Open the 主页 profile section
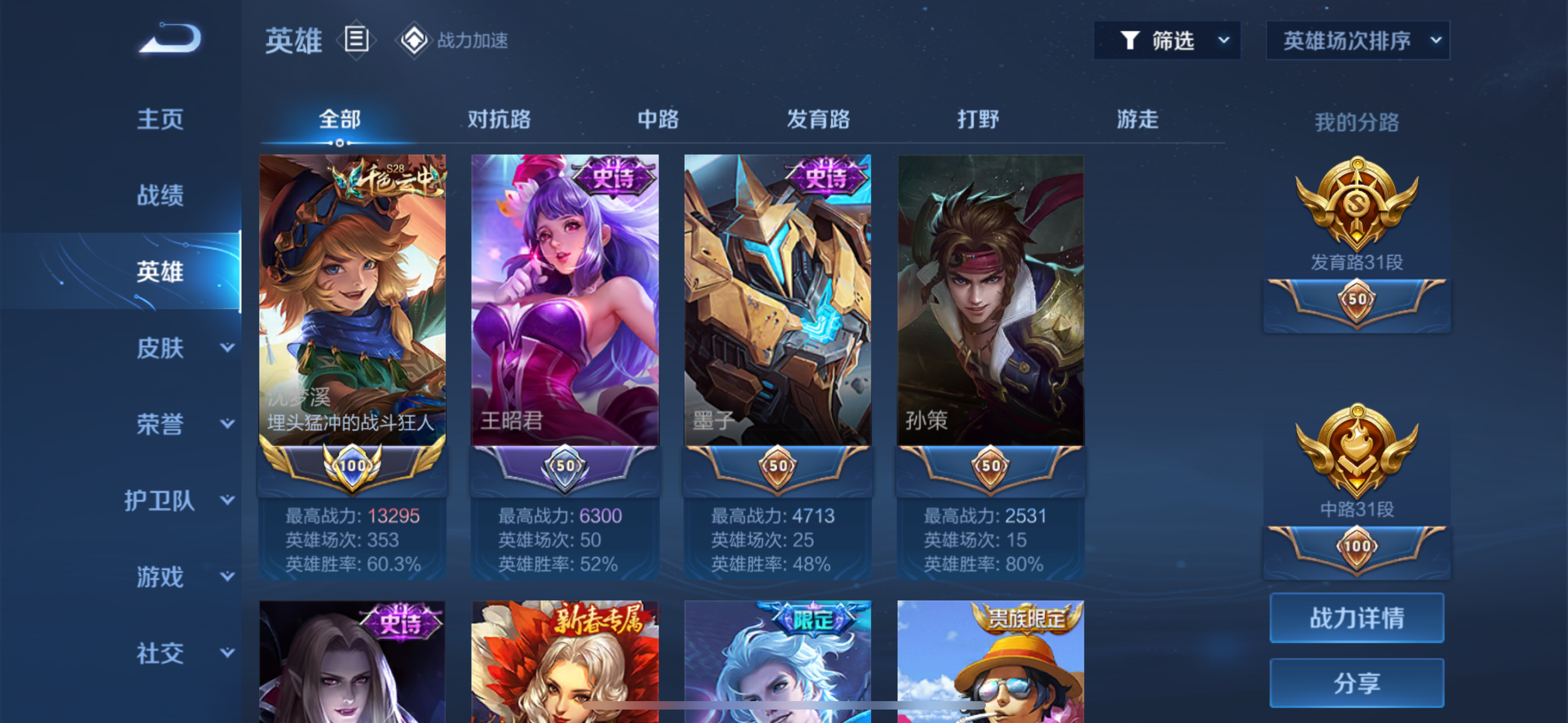1568x723 pixels. (159, 119)
